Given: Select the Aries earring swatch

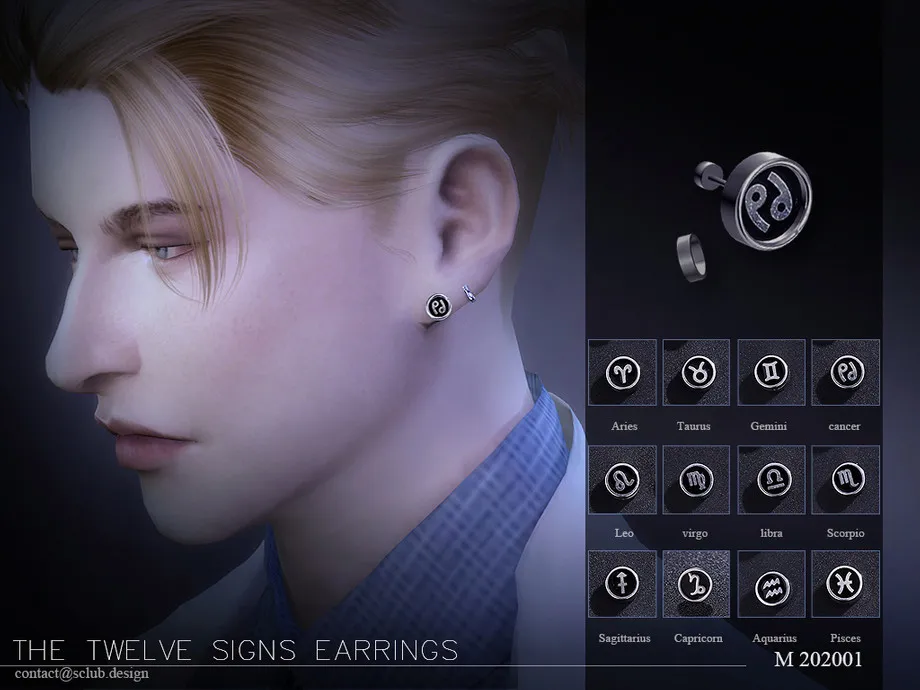Looking at the screenshot, I should click(x=623, y=373).
